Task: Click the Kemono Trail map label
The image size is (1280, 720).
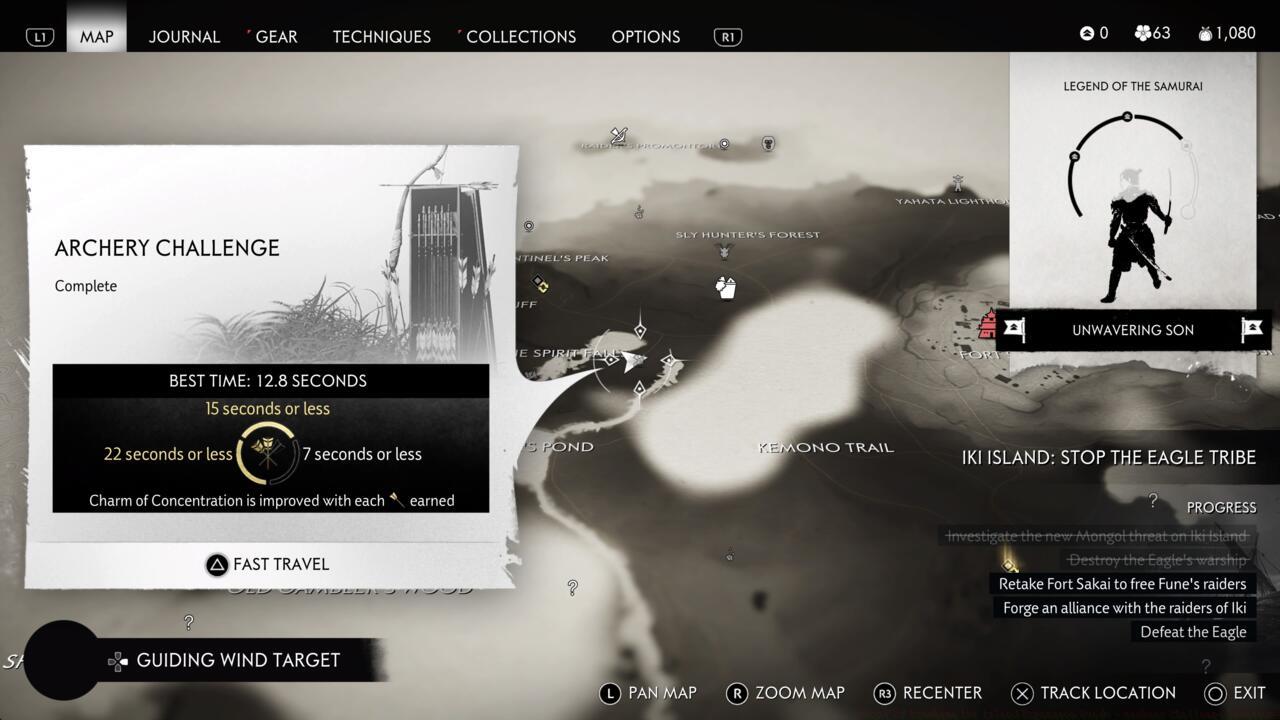Action: click(826, 447)
